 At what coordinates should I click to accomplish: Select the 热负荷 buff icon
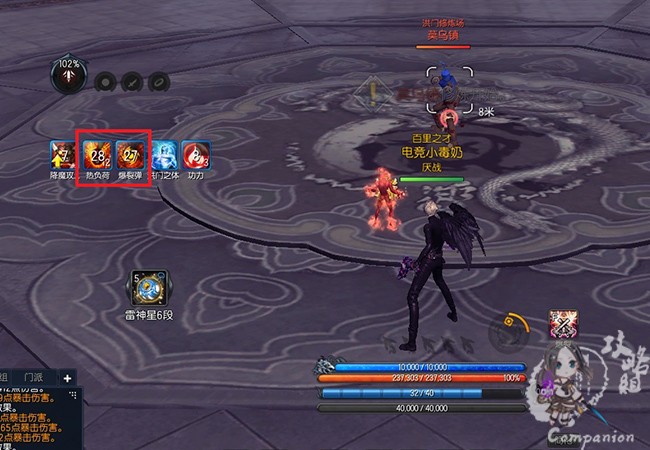pyautogui.click(x=98, y=153)
